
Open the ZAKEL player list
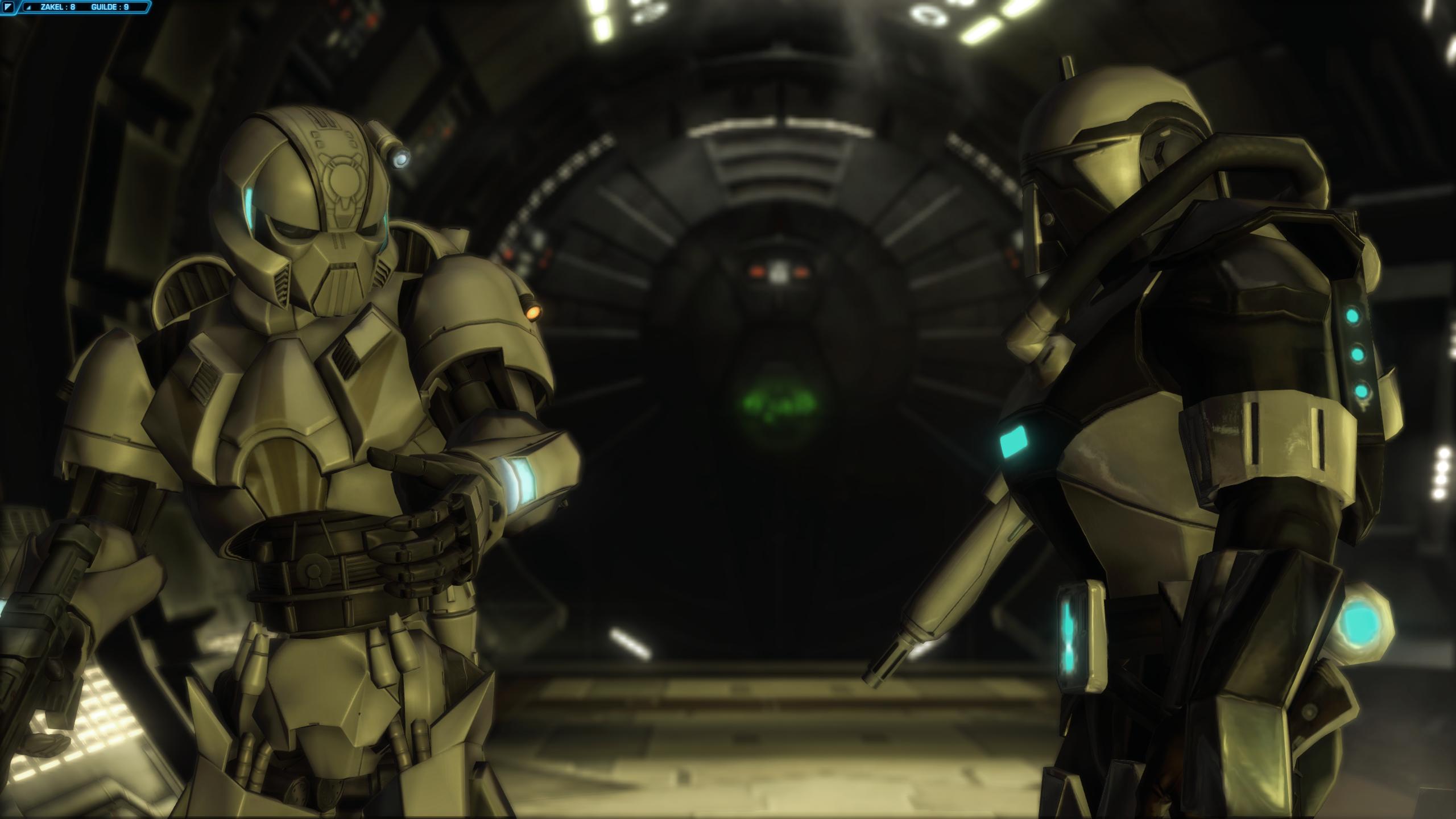[x=58, y=7]
